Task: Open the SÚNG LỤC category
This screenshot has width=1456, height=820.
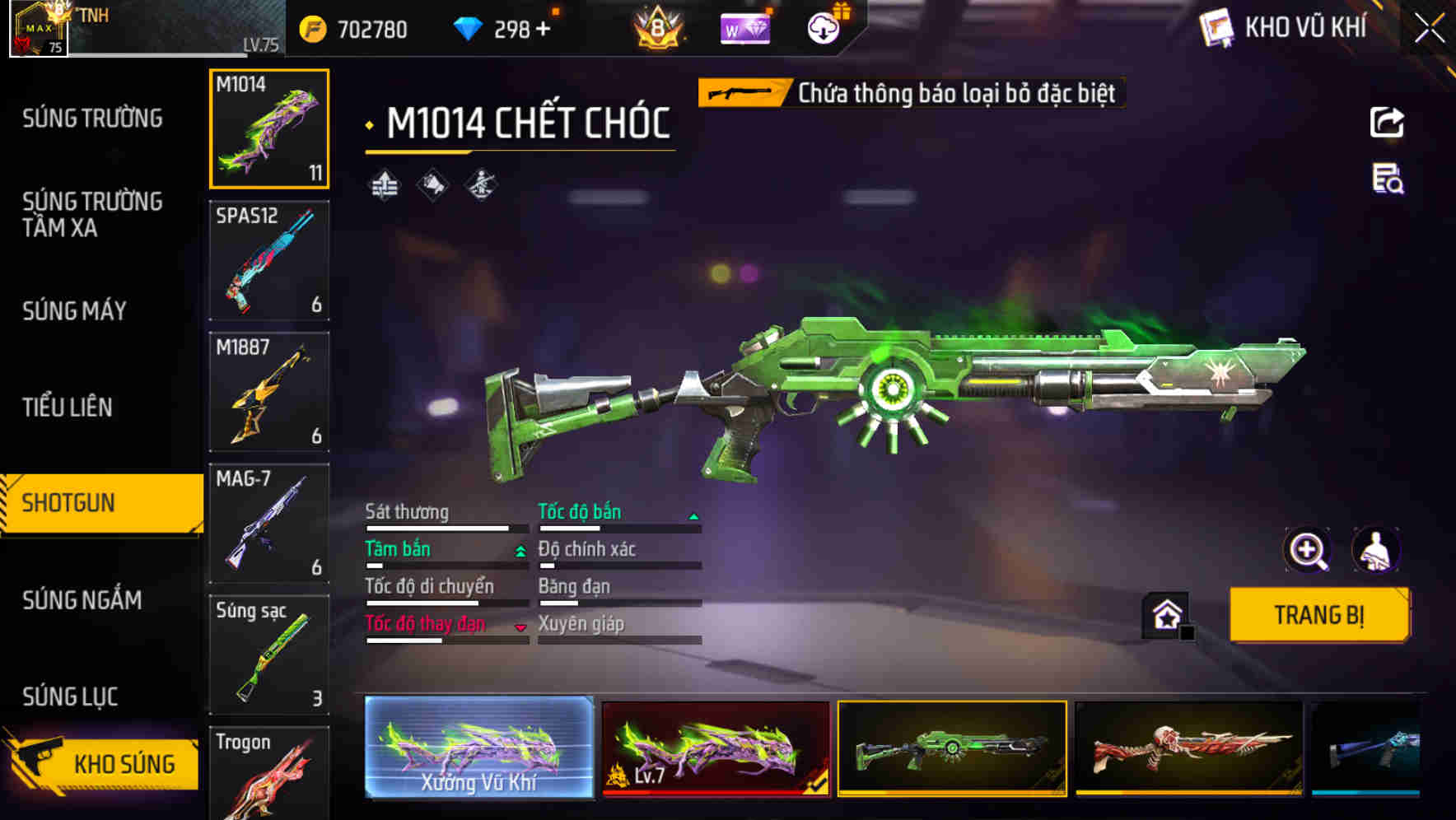Action: tap(70, 697)
